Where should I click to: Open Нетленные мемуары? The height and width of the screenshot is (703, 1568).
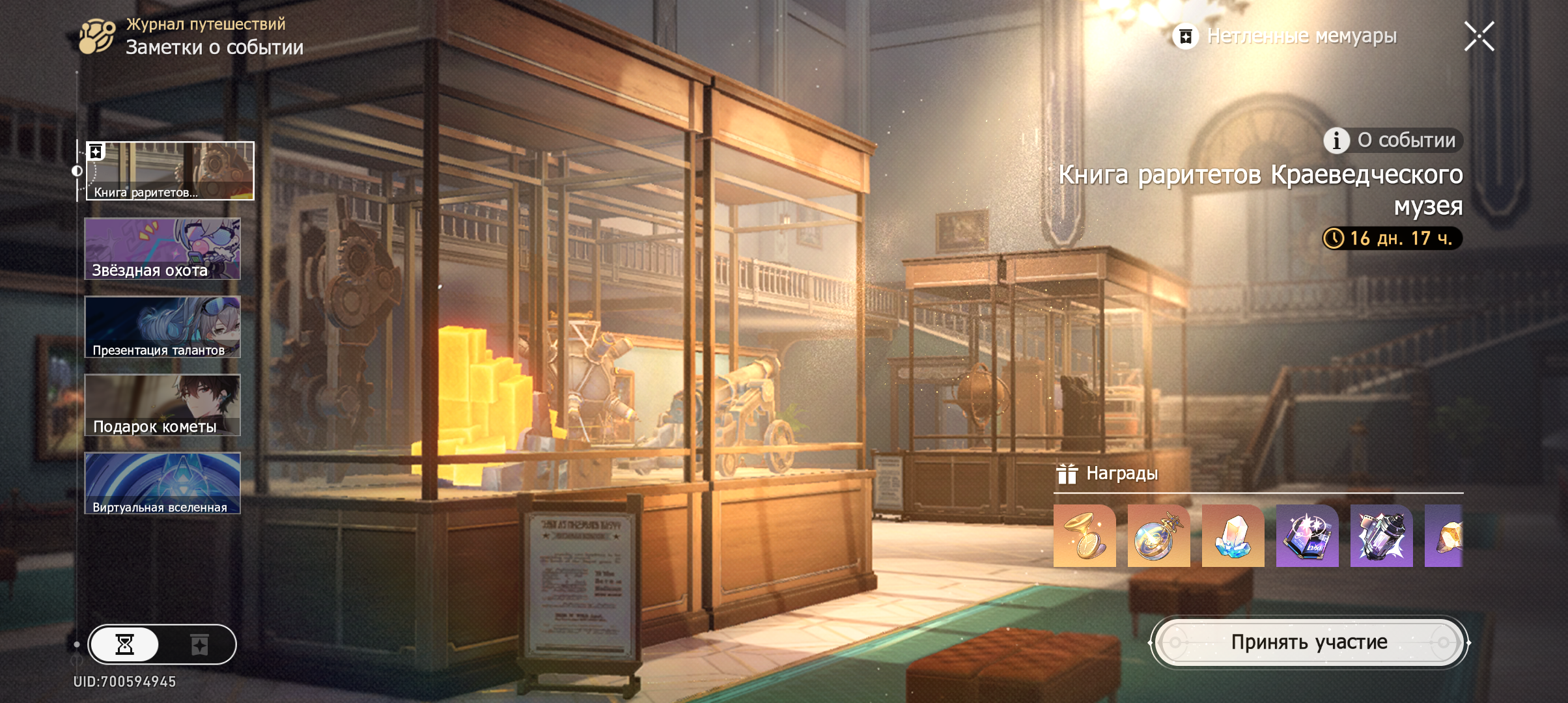1286,36
